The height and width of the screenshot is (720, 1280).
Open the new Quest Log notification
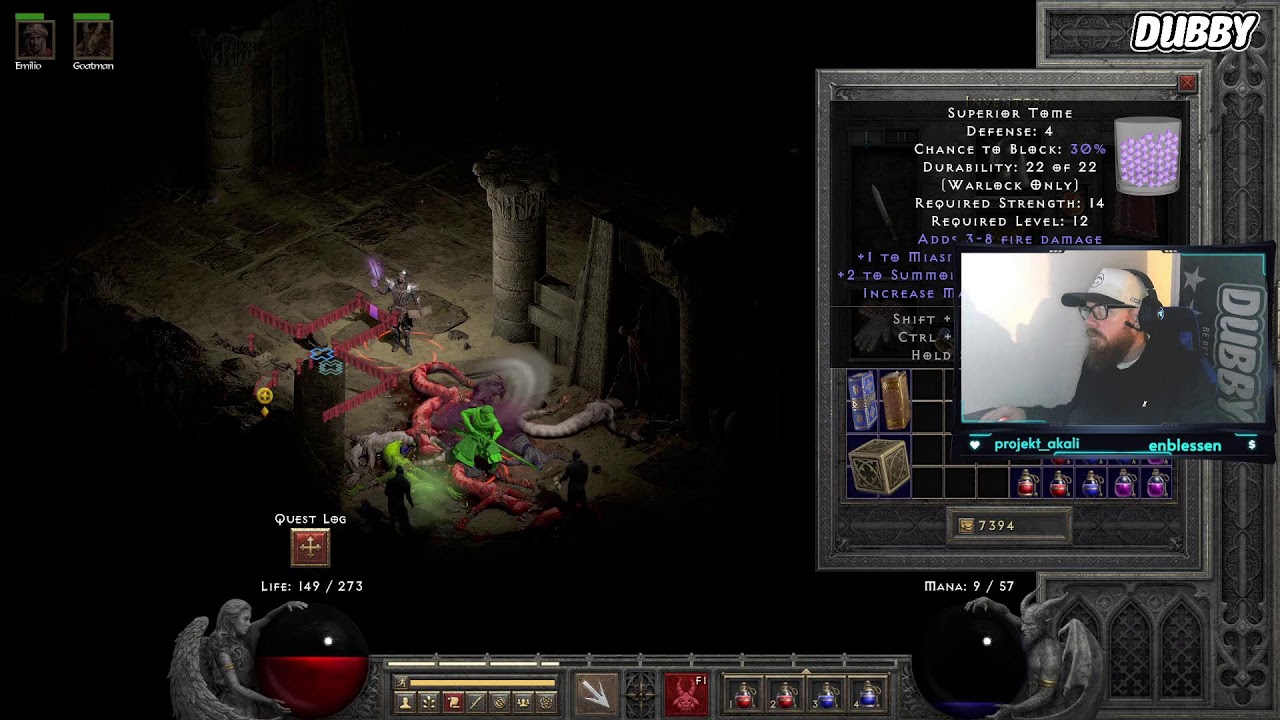tap(310, 547)
